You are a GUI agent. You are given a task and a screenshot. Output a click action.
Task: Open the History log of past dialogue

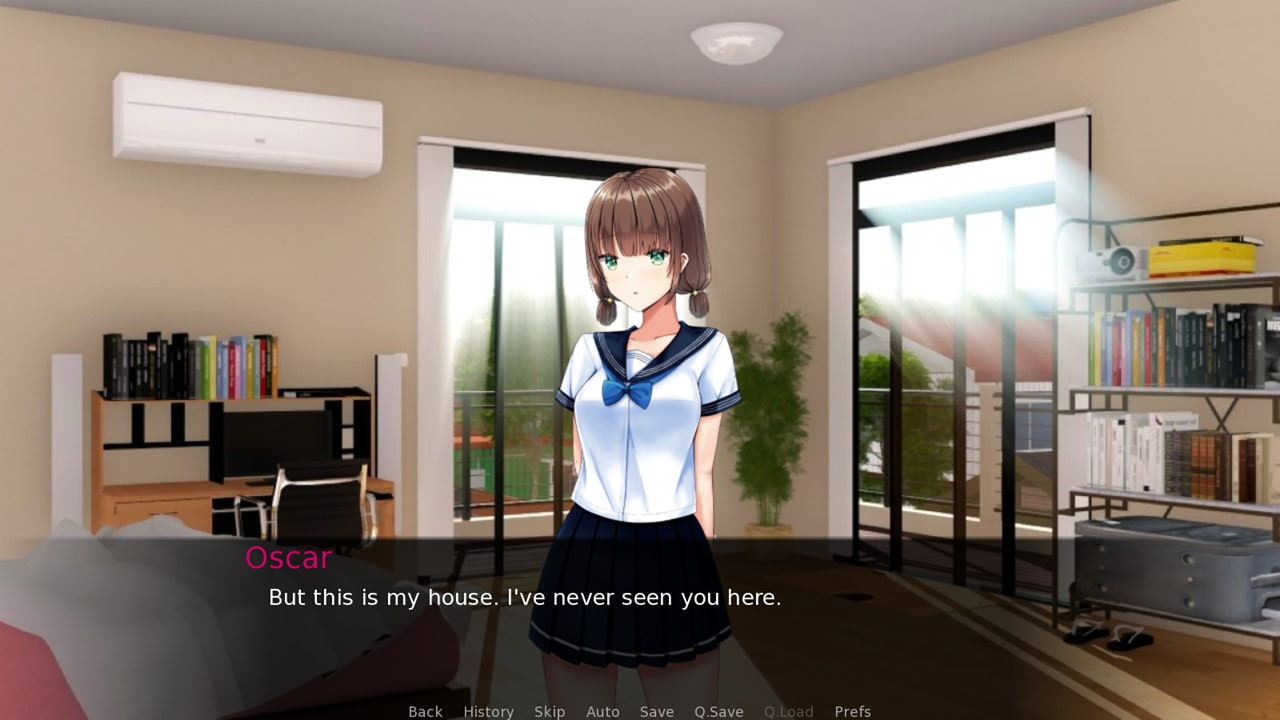[x=487, y=711]
